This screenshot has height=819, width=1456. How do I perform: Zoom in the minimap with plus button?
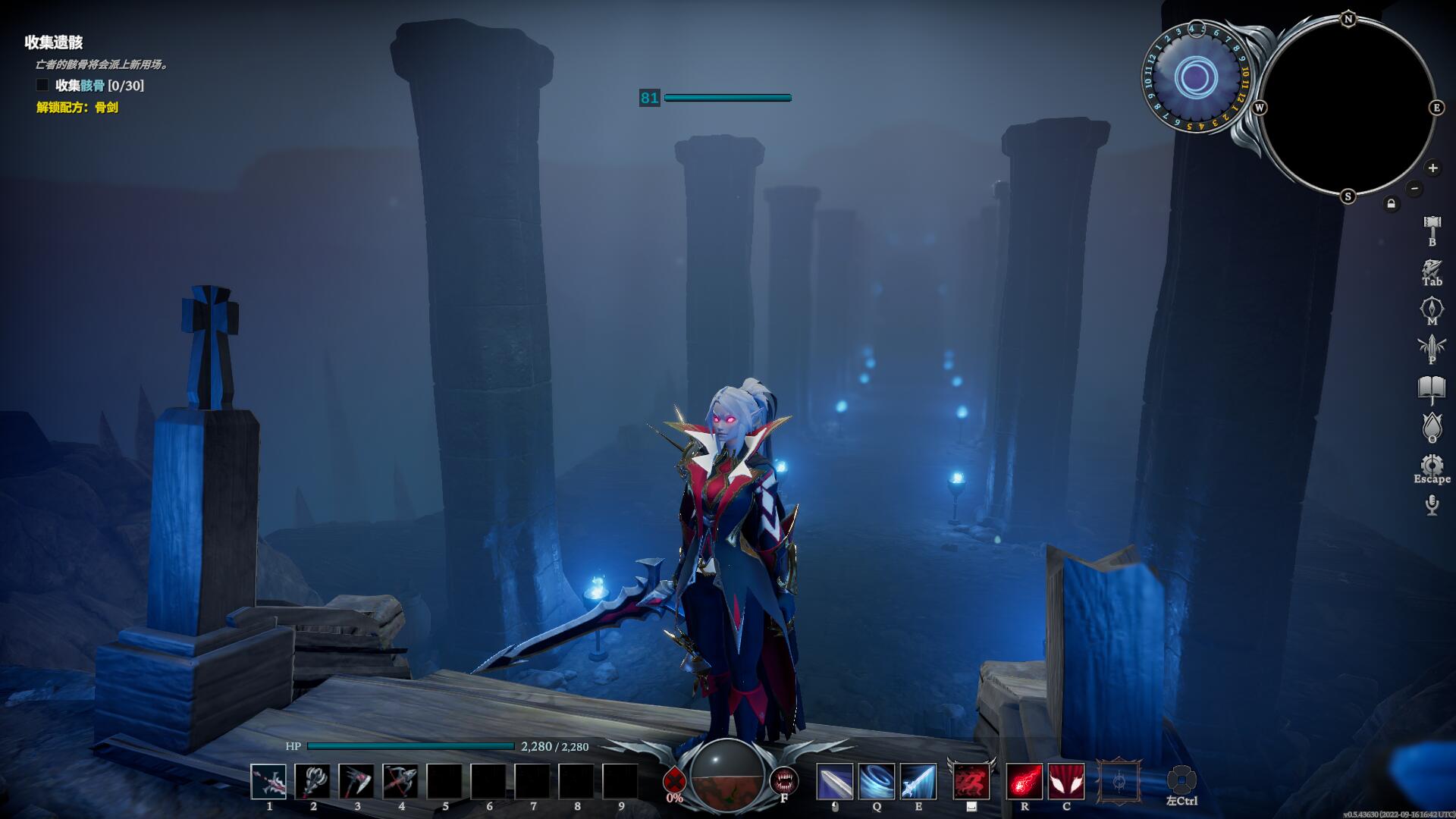click(1432, 168)
